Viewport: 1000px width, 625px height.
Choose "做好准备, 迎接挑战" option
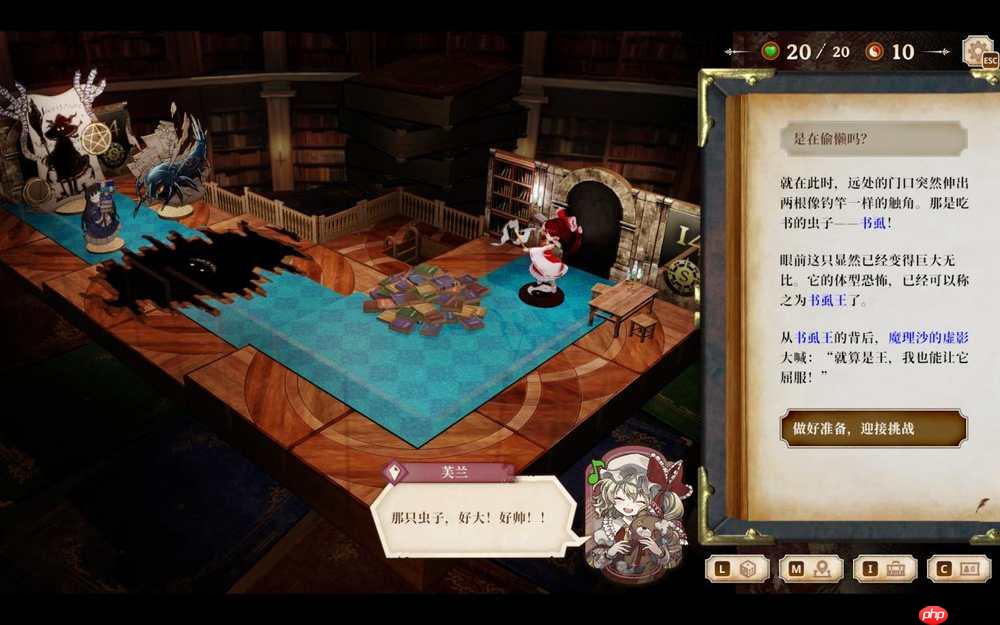[x=873, y=428]
